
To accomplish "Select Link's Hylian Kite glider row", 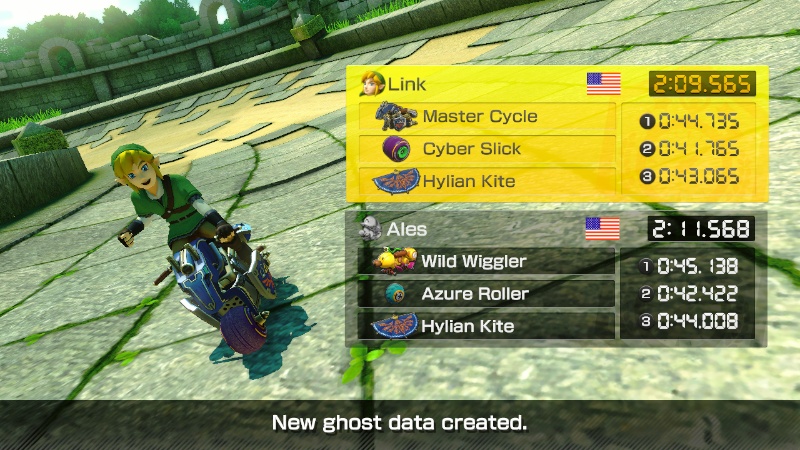I will point(487,181).
